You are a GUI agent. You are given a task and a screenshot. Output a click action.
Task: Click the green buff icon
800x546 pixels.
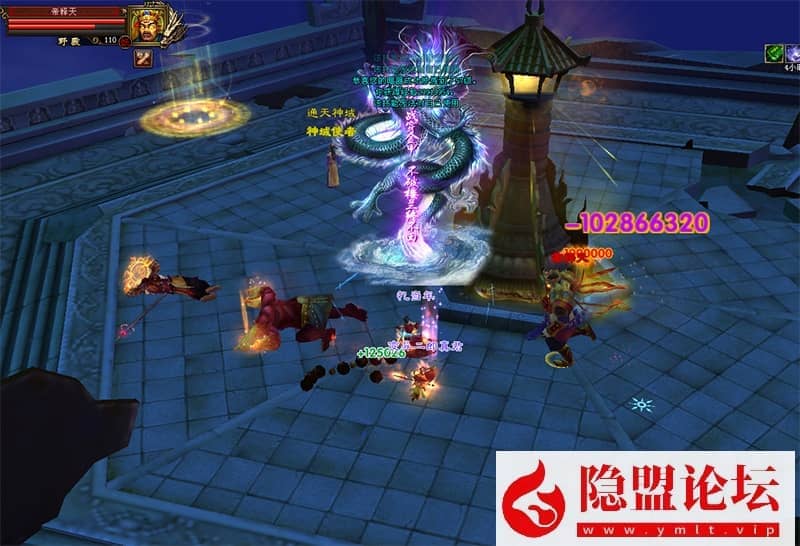[x=773, y=51]
